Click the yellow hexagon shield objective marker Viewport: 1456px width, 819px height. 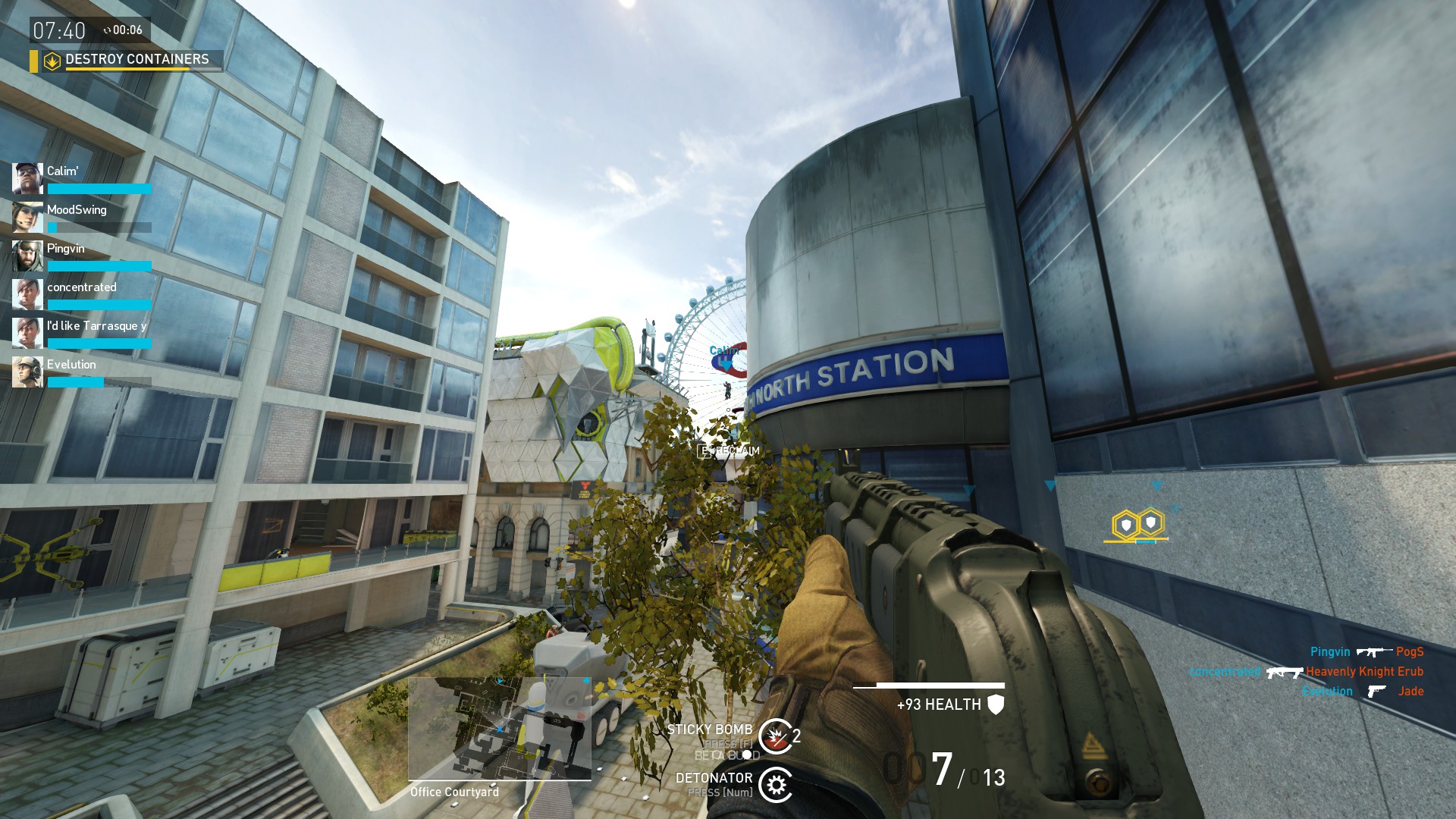pos(1137,524)
